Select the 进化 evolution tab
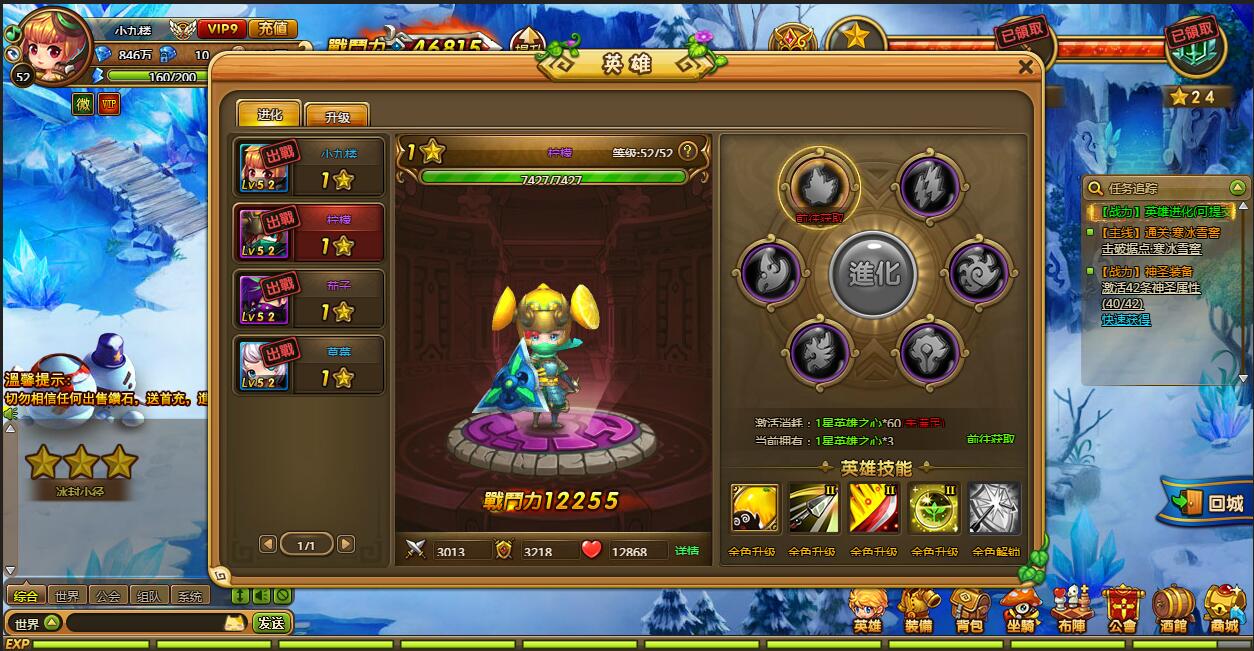Screen dimensions: 1254x651 [x=270, y=114]
